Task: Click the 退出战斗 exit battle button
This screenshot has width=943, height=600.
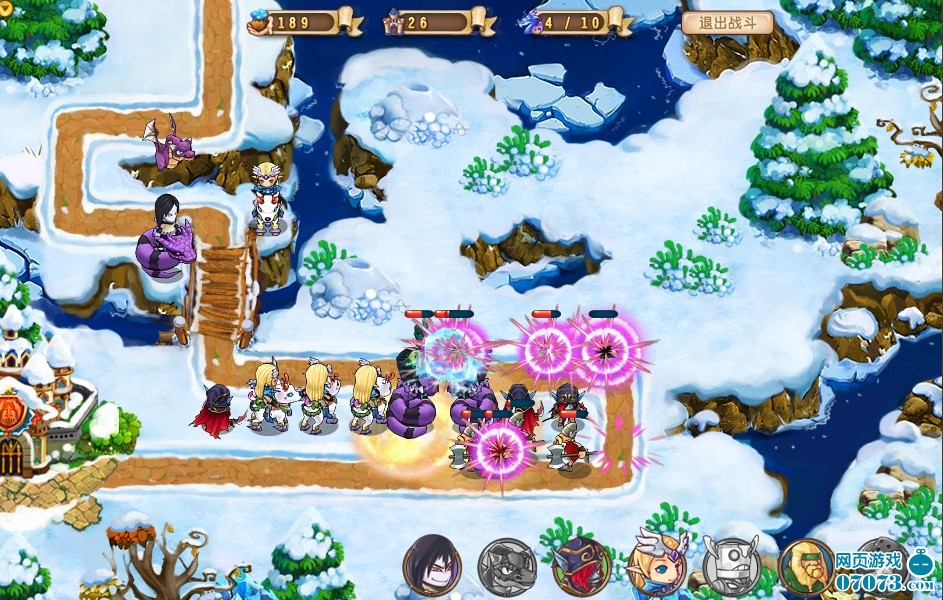Action: (x=727, y=23)
